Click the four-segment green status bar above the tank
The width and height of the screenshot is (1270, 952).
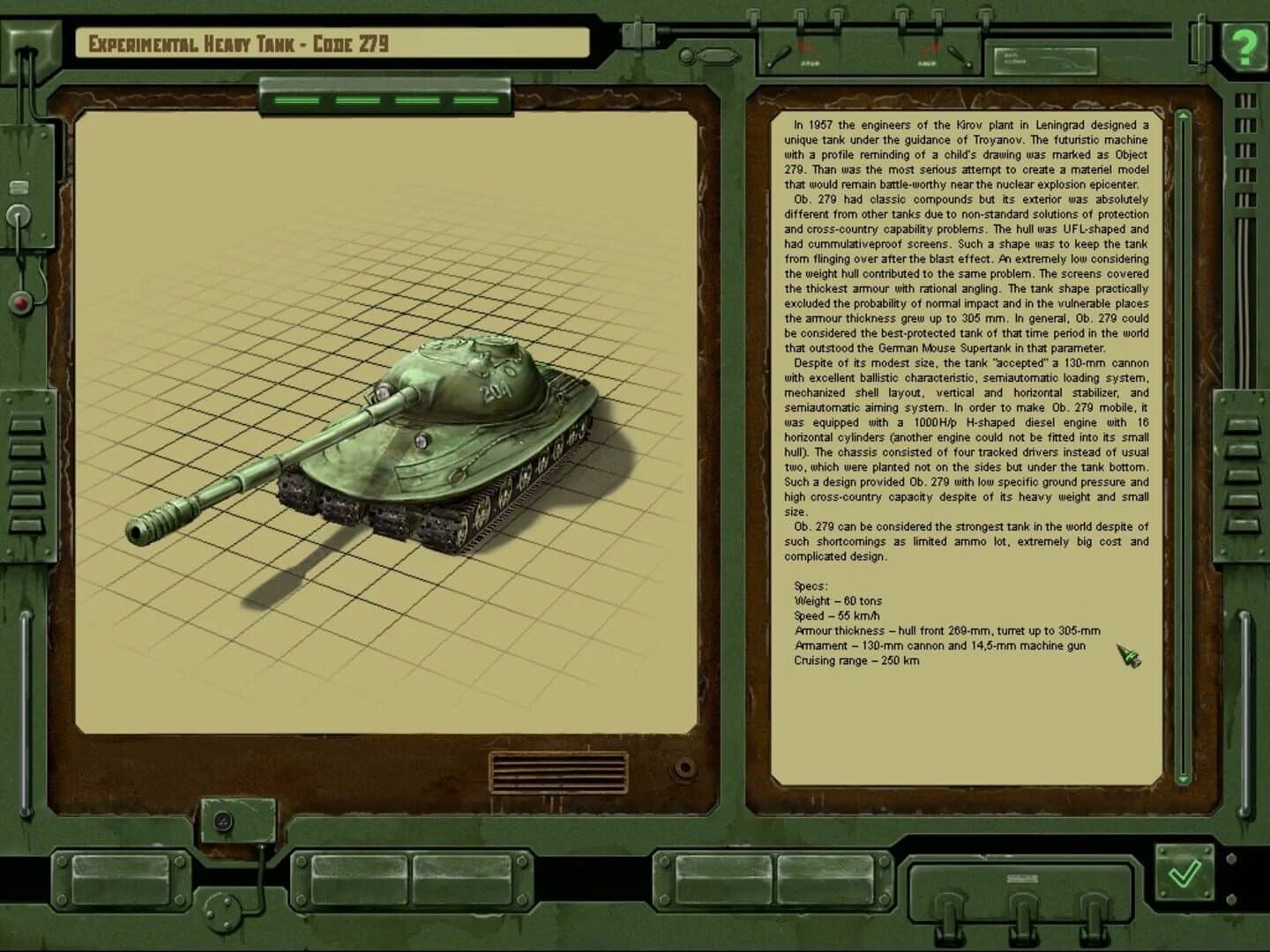pos(384,100)
